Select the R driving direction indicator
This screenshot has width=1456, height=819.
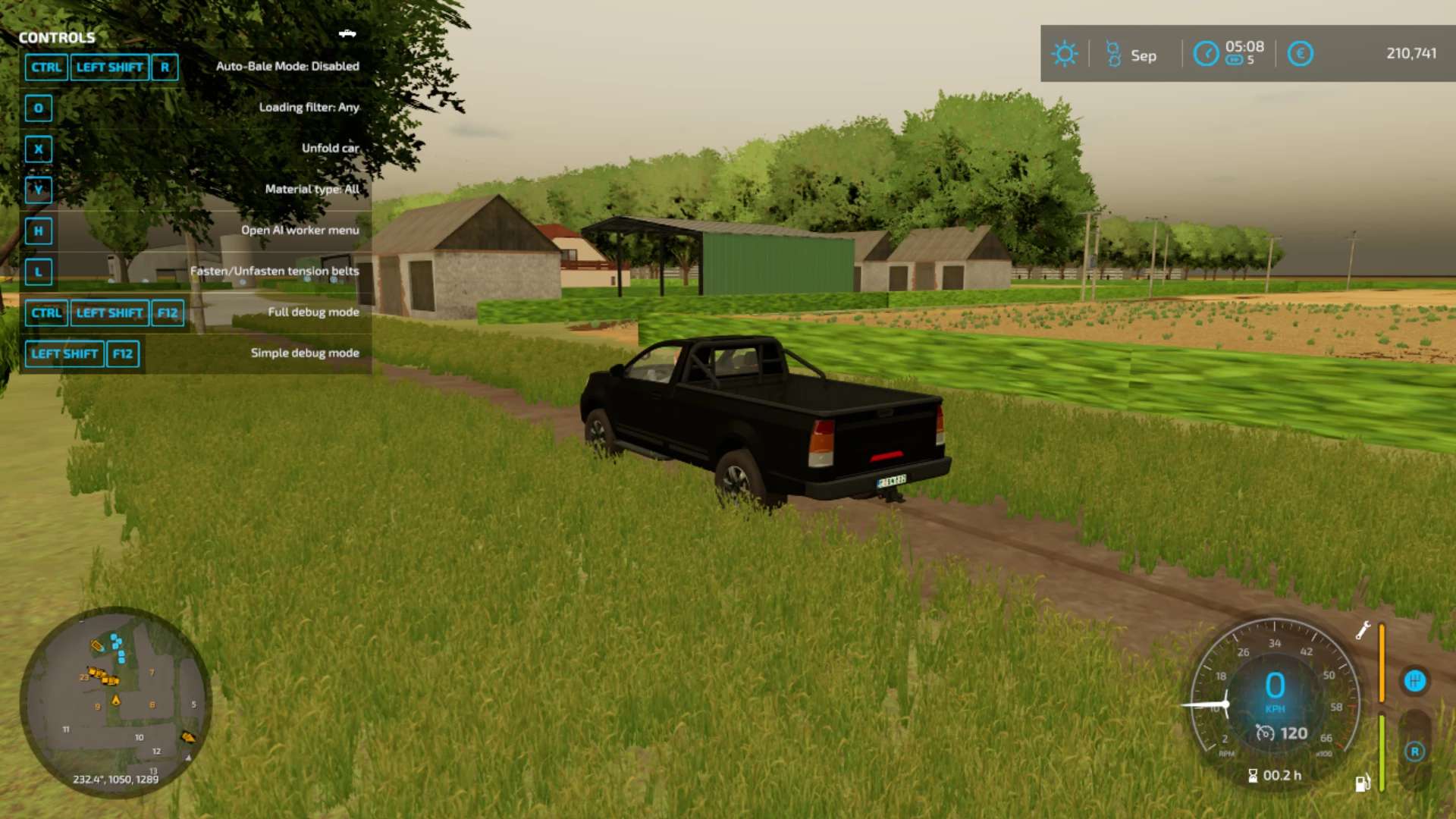click(1414, 752)
